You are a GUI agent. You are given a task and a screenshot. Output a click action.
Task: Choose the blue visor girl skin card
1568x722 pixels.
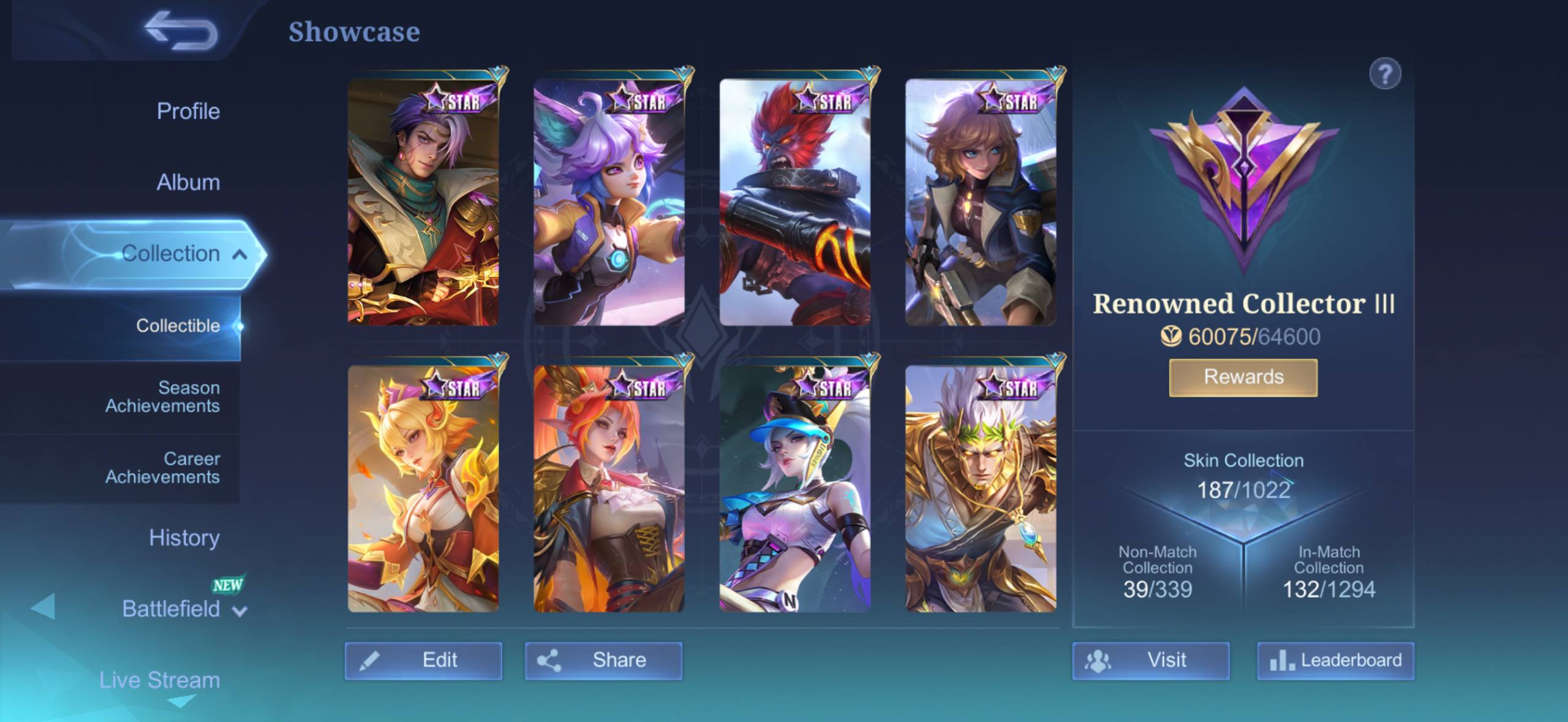point(794,489)
